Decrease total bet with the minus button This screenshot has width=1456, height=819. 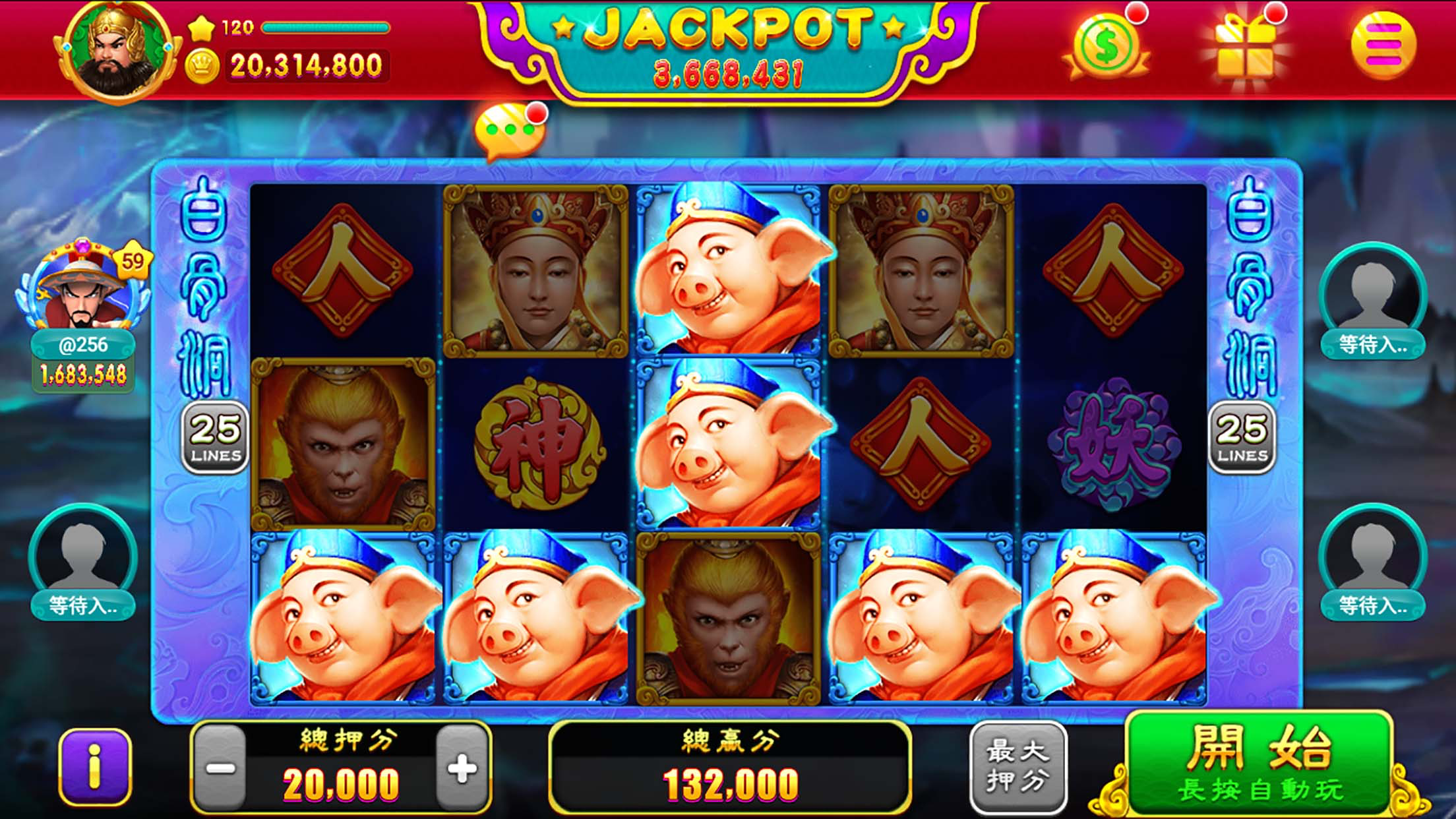click(x=220, y=768)
